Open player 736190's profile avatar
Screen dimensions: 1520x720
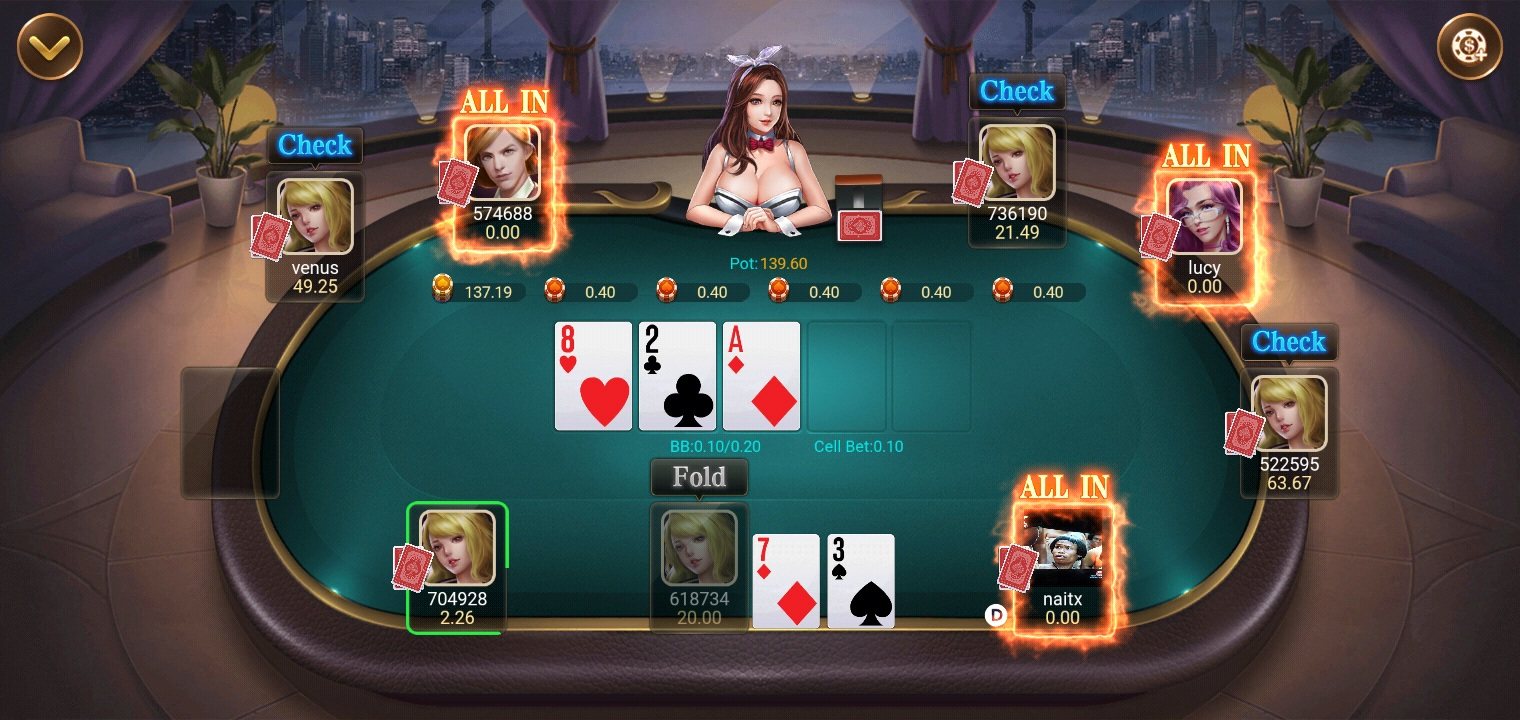pyautogui.click(x=1017, y=163)
